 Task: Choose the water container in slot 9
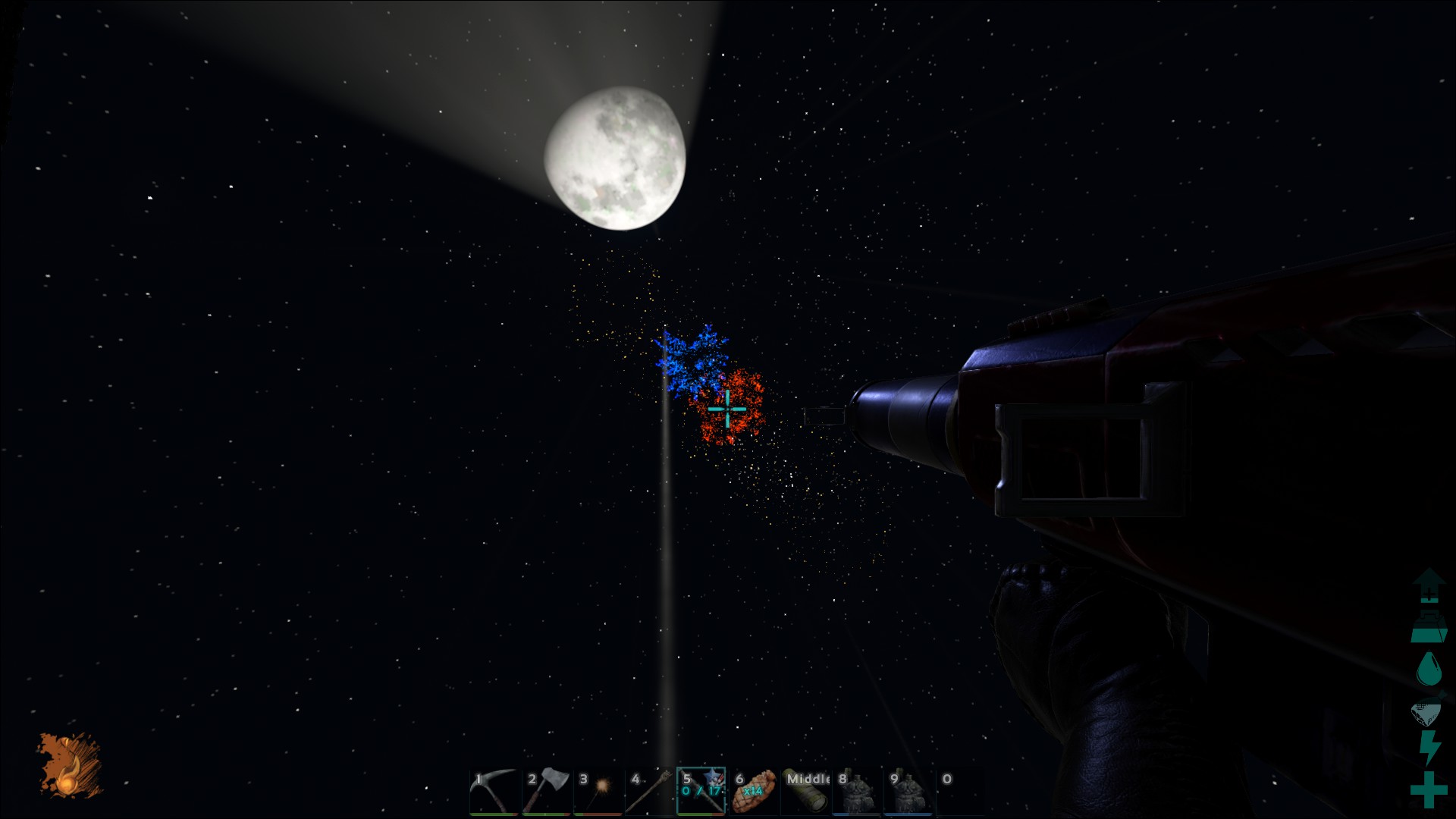point(909,792)
